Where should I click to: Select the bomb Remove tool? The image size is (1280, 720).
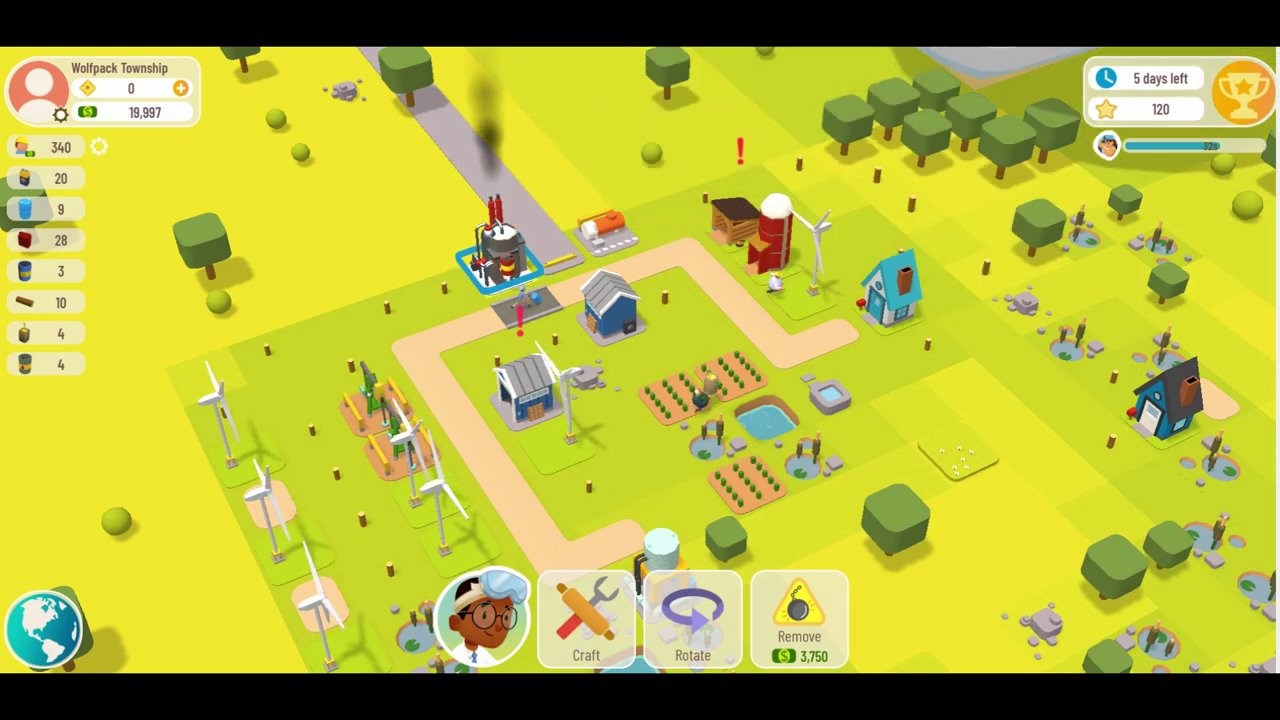799,620
